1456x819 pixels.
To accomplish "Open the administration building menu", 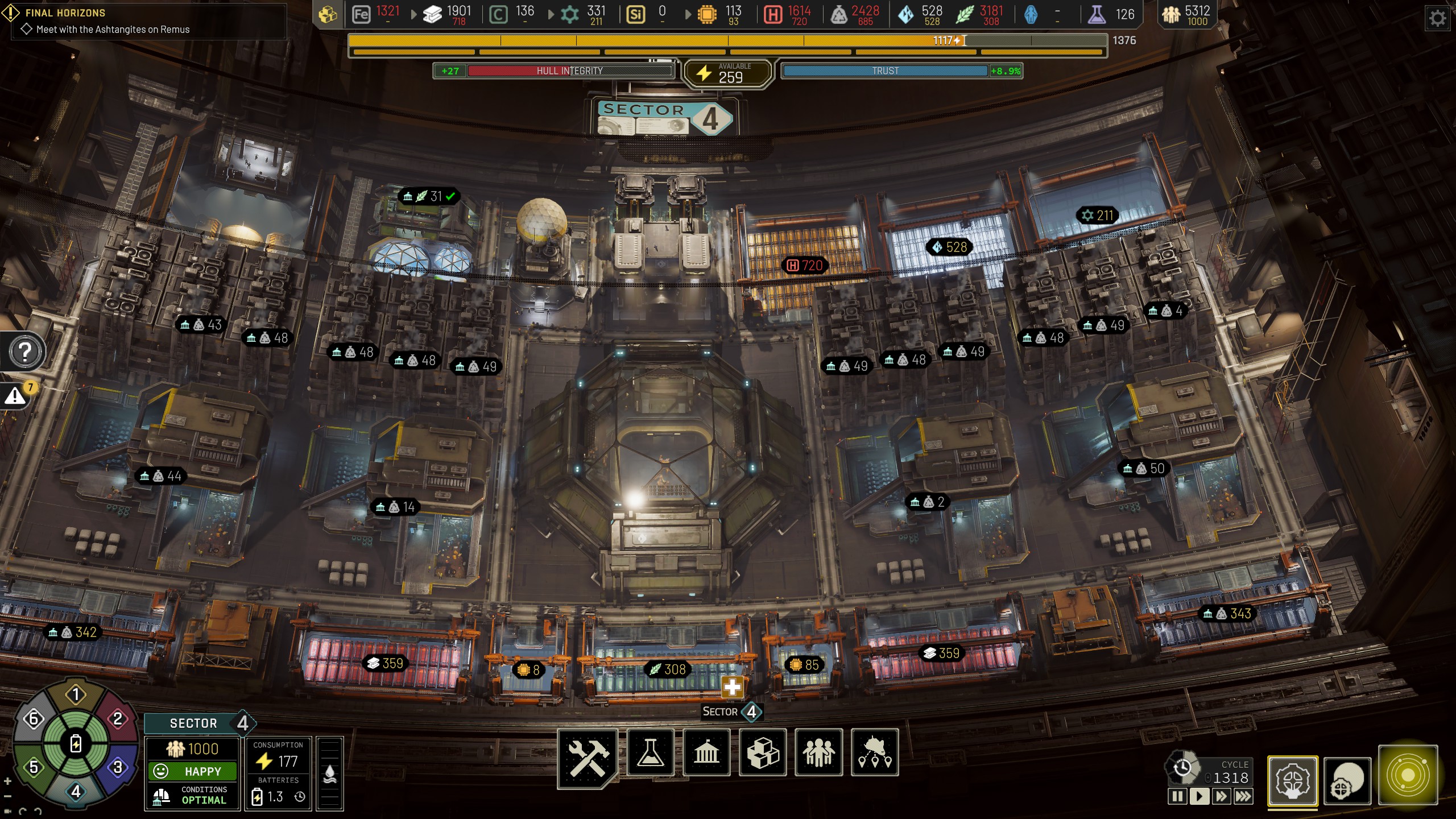I will (x=706, y=753).
